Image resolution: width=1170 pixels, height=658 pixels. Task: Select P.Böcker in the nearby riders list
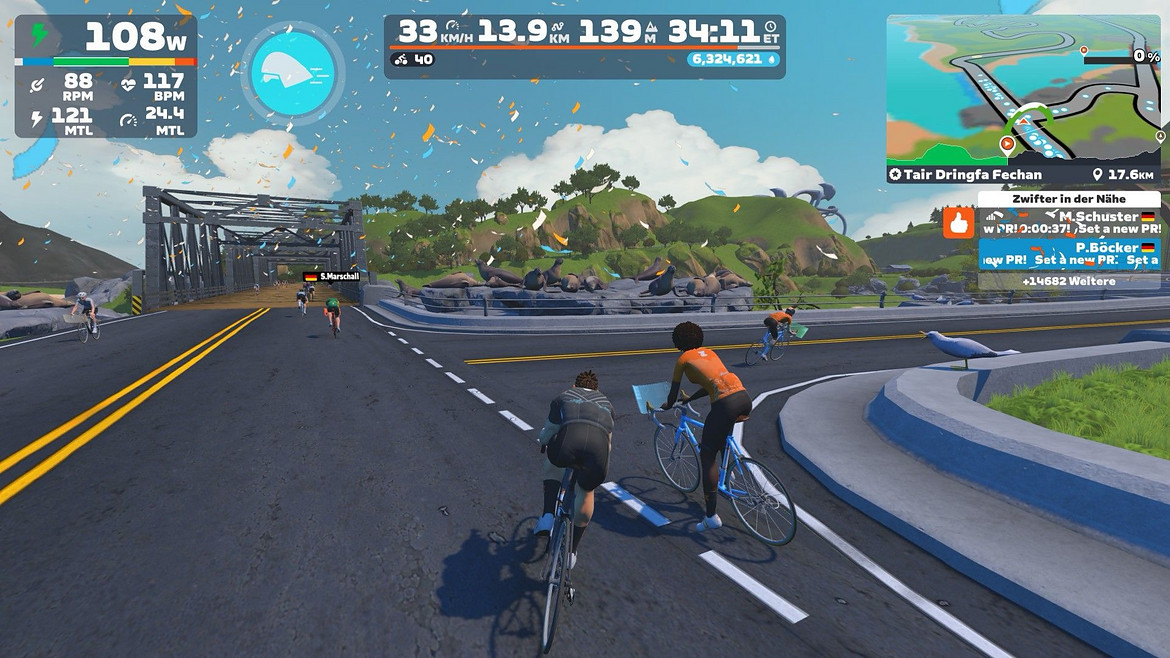click(1068, 254)
